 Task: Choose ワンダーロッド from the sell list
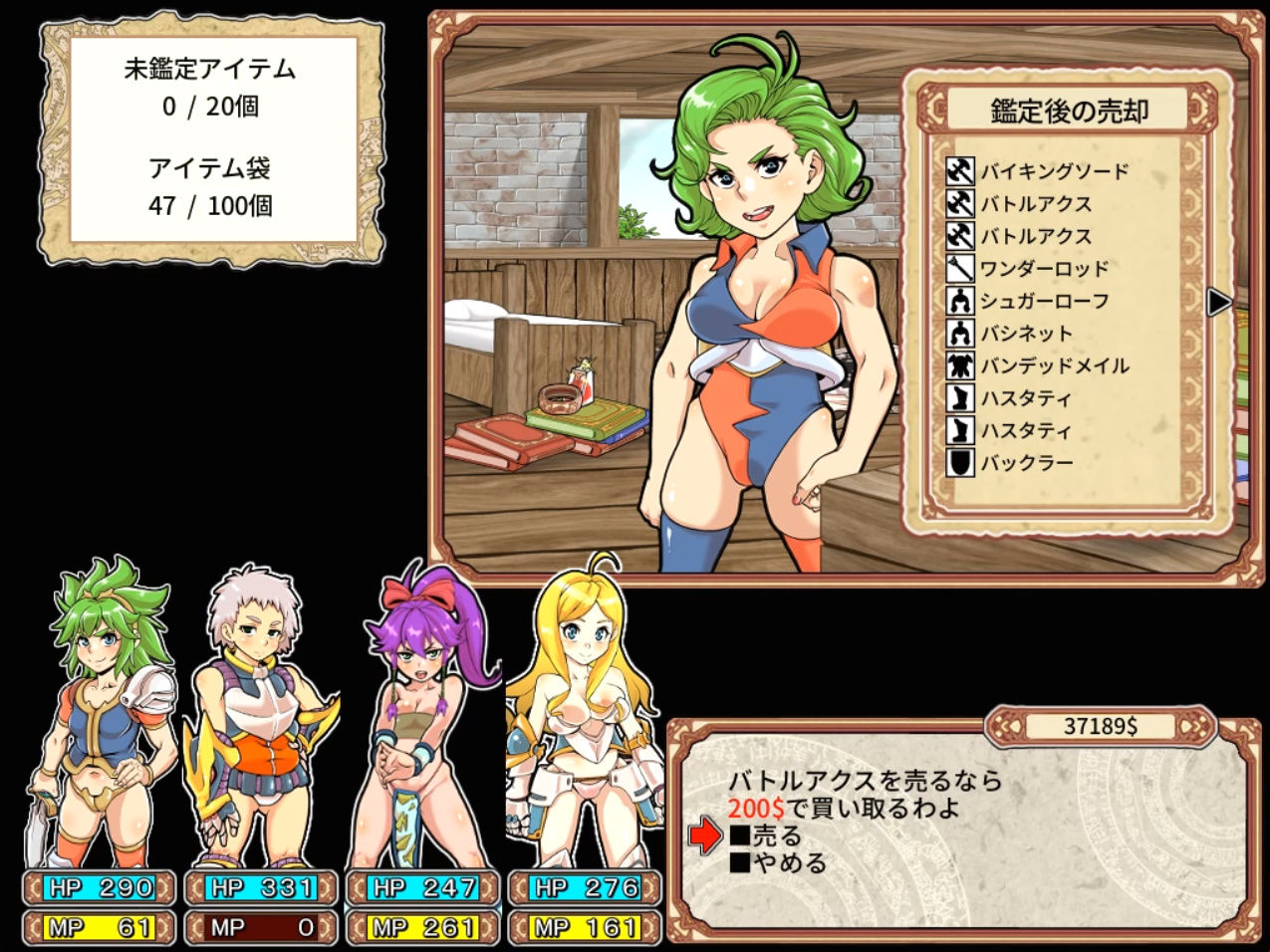click(x=1043, y=269)
